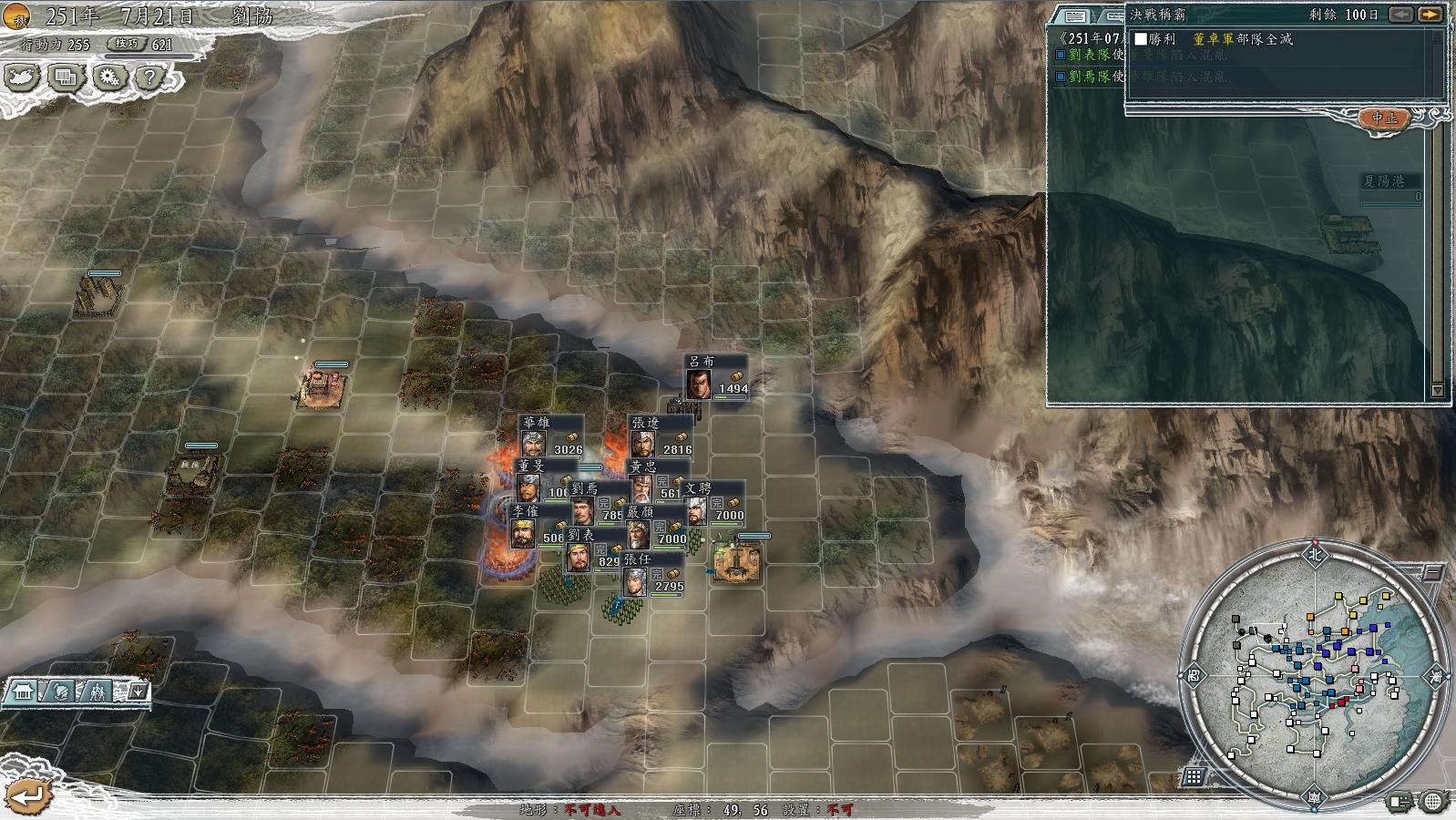Select the building icon in the bottom-left toolbar

23,692
